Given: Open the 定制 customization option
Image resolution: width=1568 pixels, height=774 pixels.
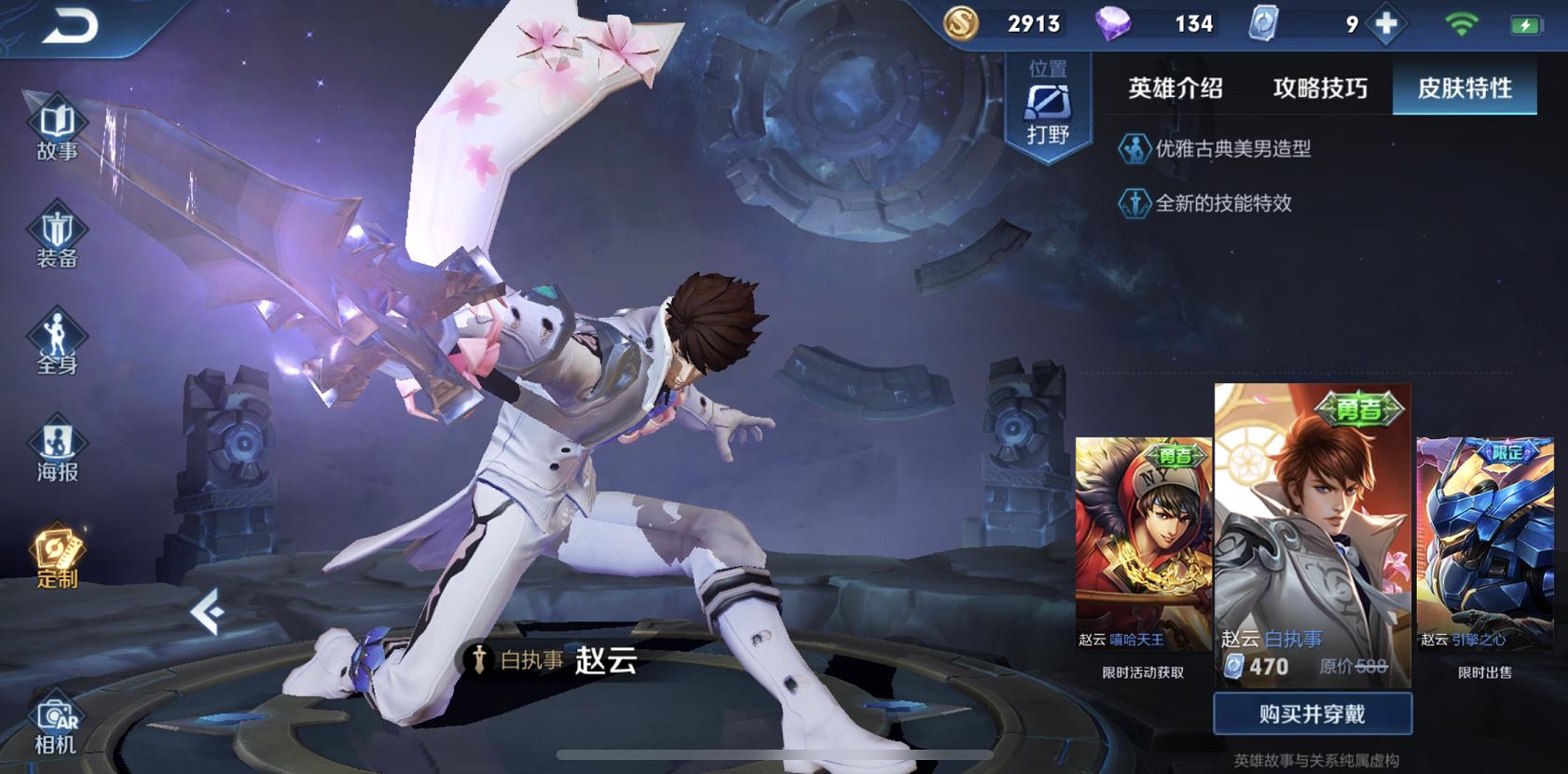Looking at the screenshot, I should [x=57, y=557].
